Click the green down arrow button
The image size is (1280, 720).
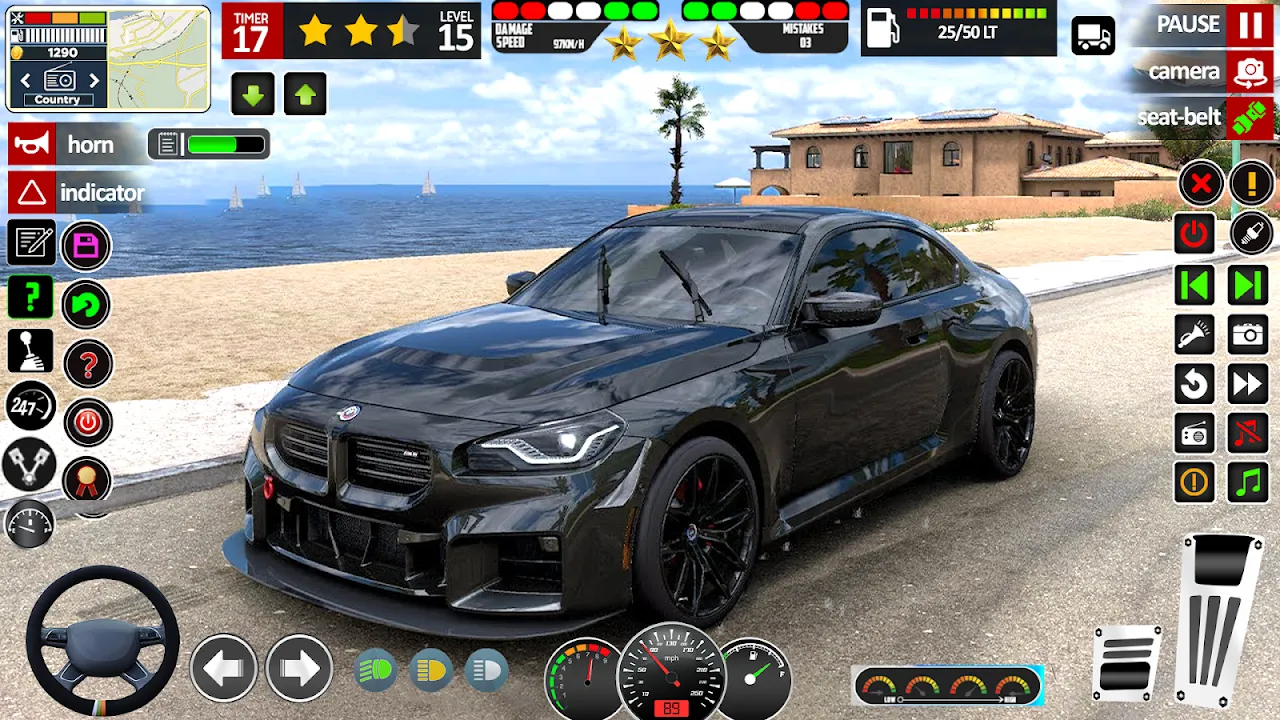coord(253,95)
